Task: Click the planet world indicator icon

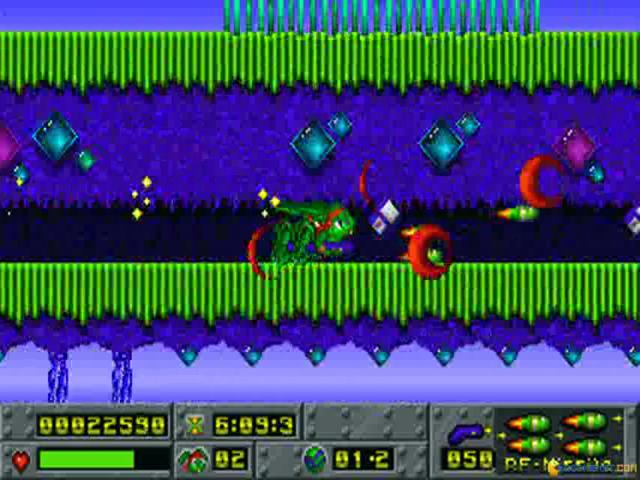Action: (x=315, y=459)
